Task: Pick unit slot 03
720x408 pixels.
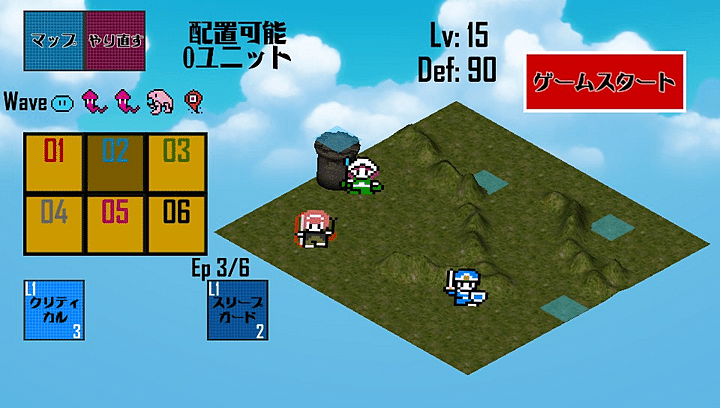Action: click(x=176, y=163)
